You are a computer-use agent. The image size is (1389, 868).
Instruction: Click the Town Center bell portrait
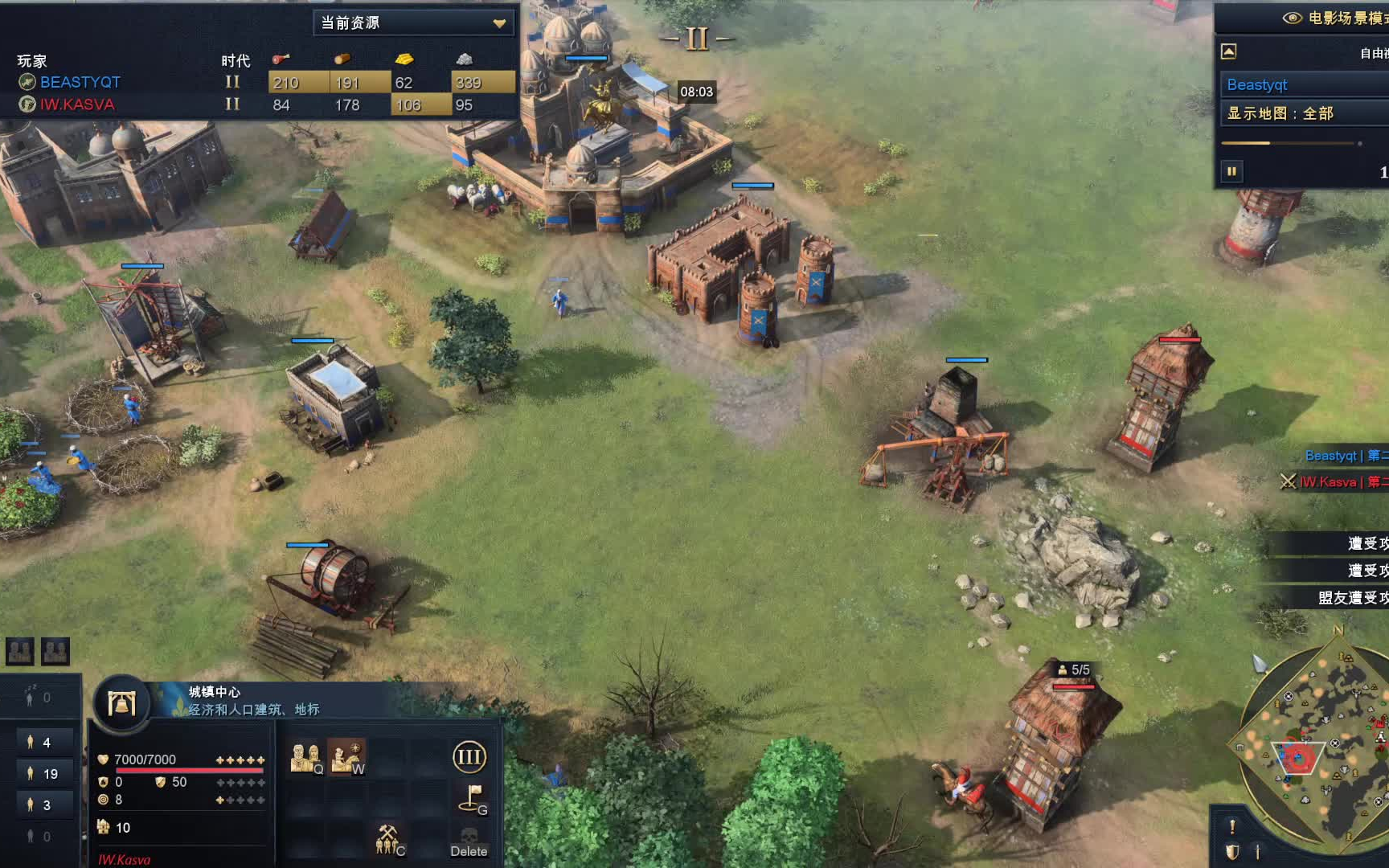[121, 704]
